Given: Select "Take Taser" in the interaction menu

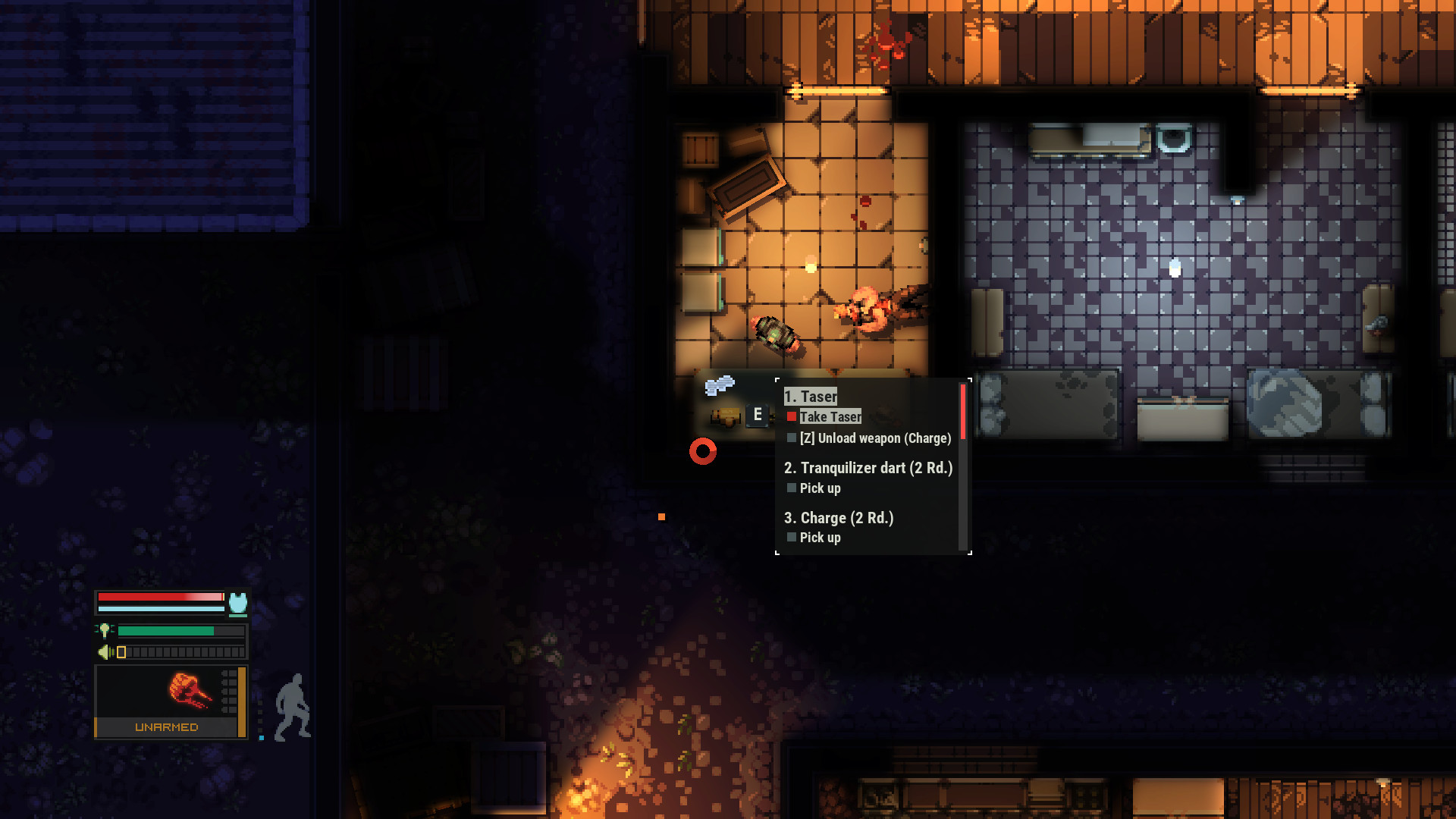Looking at the screenshot, I should coord(830,416).
